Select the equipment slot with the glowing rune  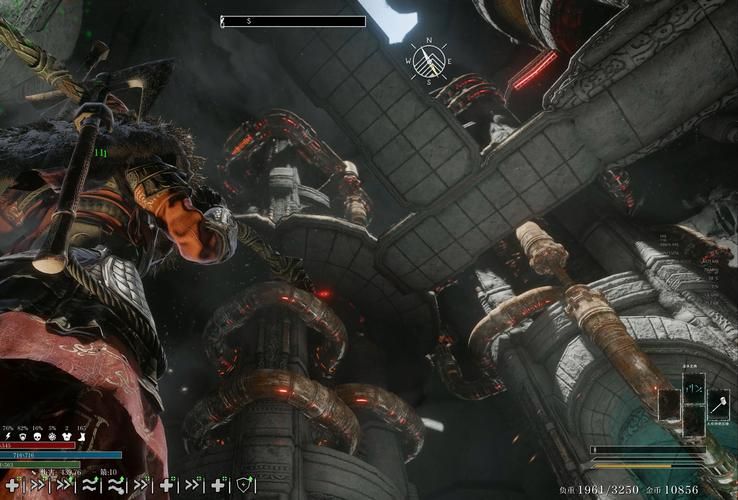tap(695, 388)
